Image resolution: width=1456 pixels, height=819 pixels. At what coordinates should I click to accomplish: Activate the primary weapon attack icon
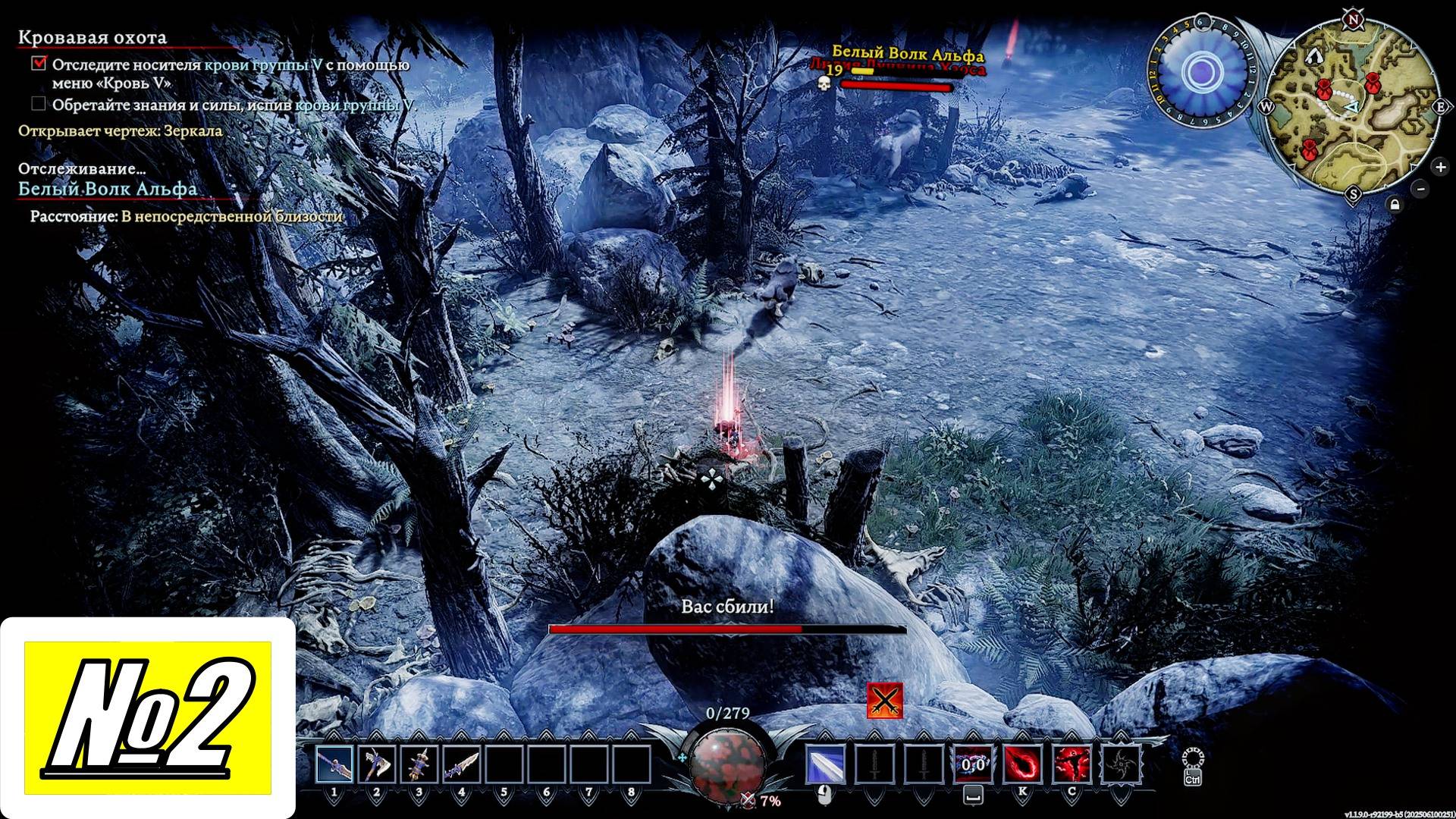pos(826,764)
